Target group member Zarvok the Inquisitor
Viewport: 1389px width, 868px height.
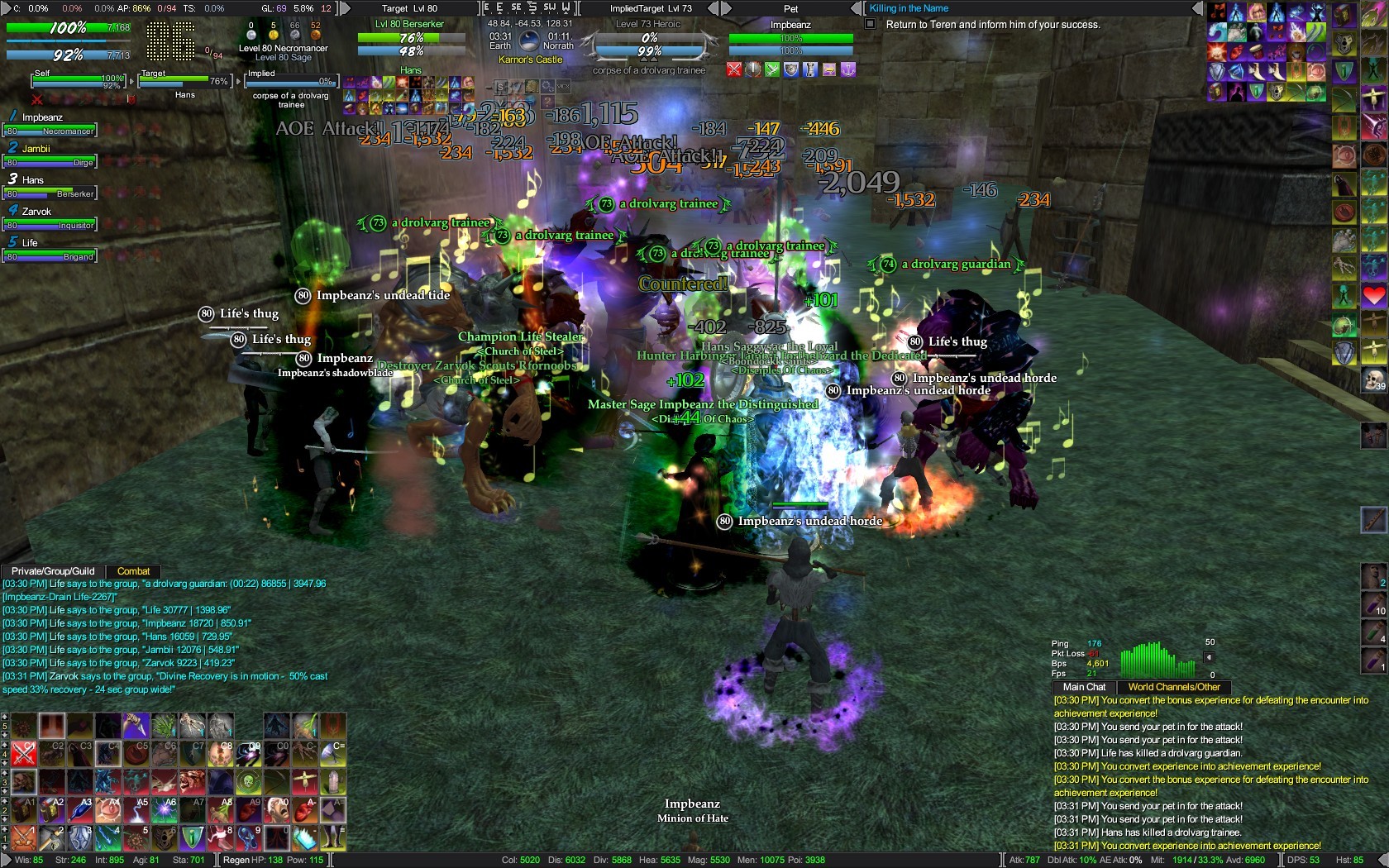click(x=50, y=219)
